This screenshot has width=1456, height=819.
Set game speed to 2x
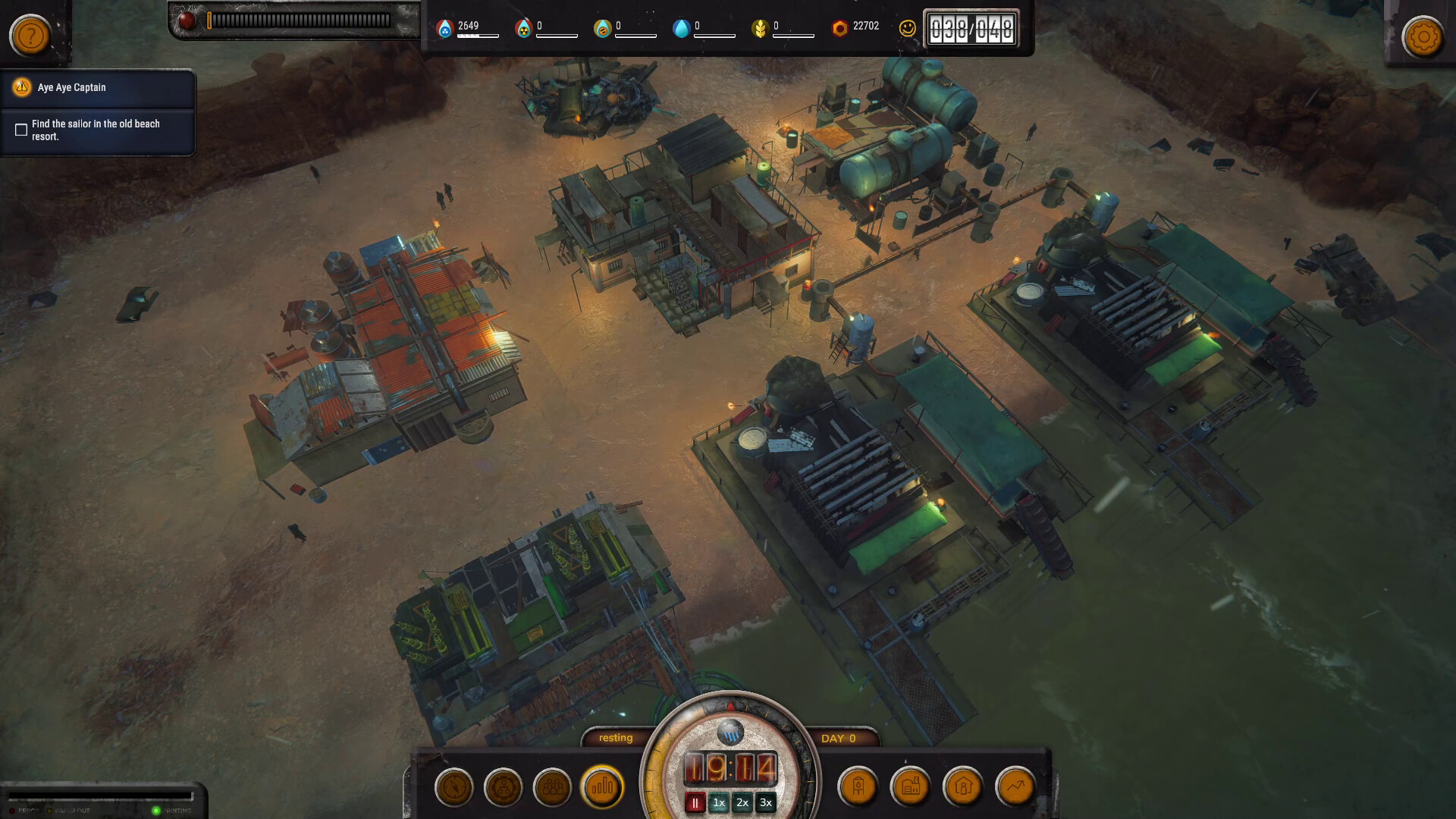[x=742, y=803]
